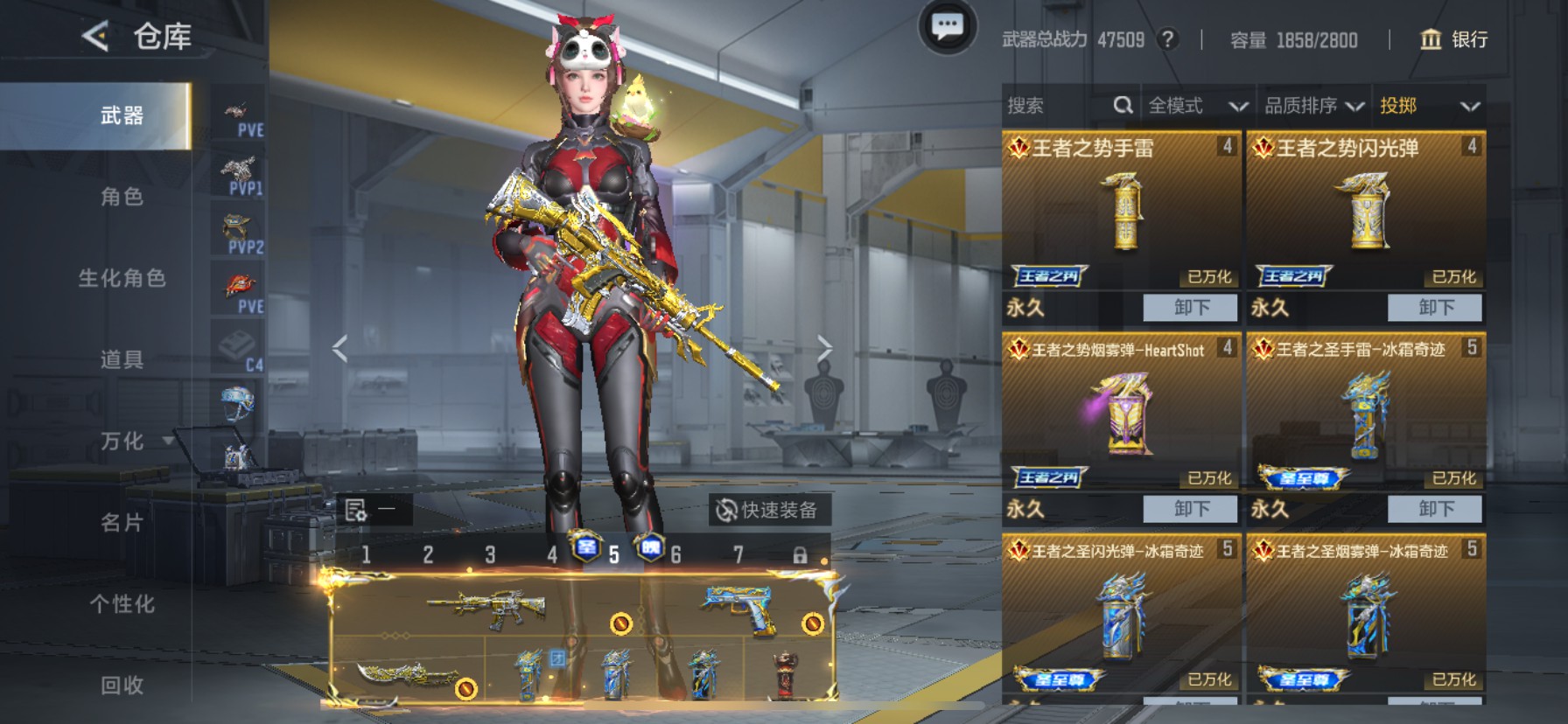
Task: Open the 品质排序 sort dropdown
Action: (1313, 106)
